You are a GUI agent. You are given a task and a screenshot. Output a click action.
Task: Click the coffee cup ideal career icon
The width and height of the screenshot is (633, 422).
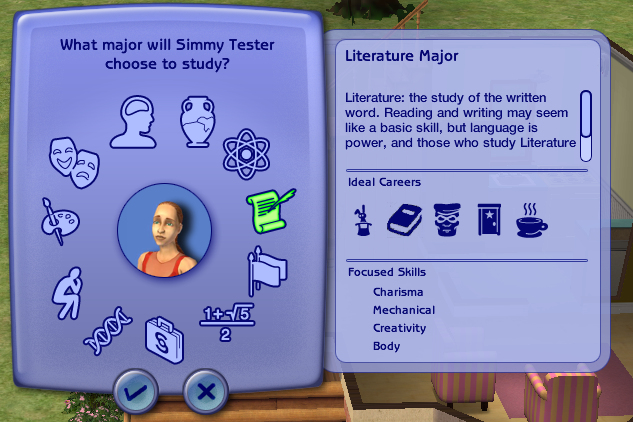tap(531, 219)
